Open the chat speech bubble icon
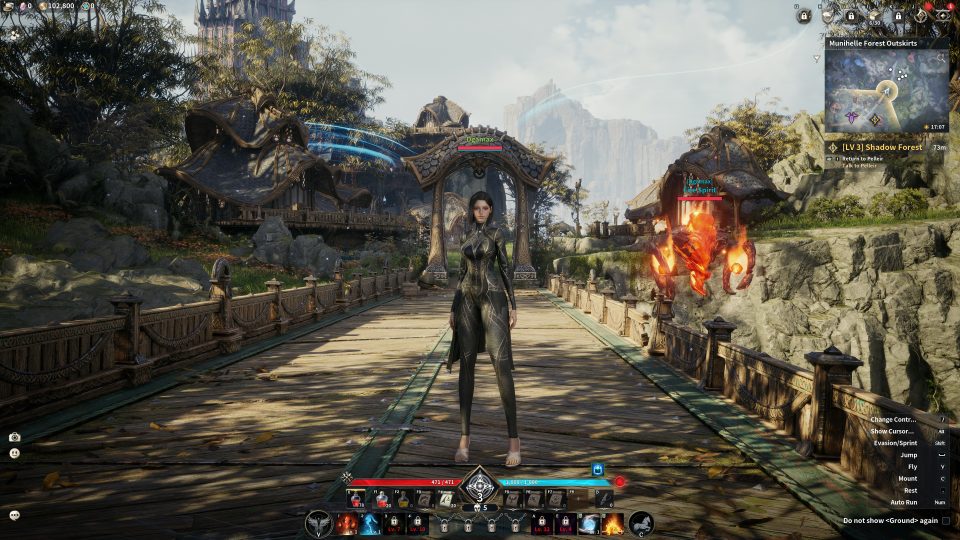Image resolution: width=960 pixels, height=540 pixels. pos(14,515)
